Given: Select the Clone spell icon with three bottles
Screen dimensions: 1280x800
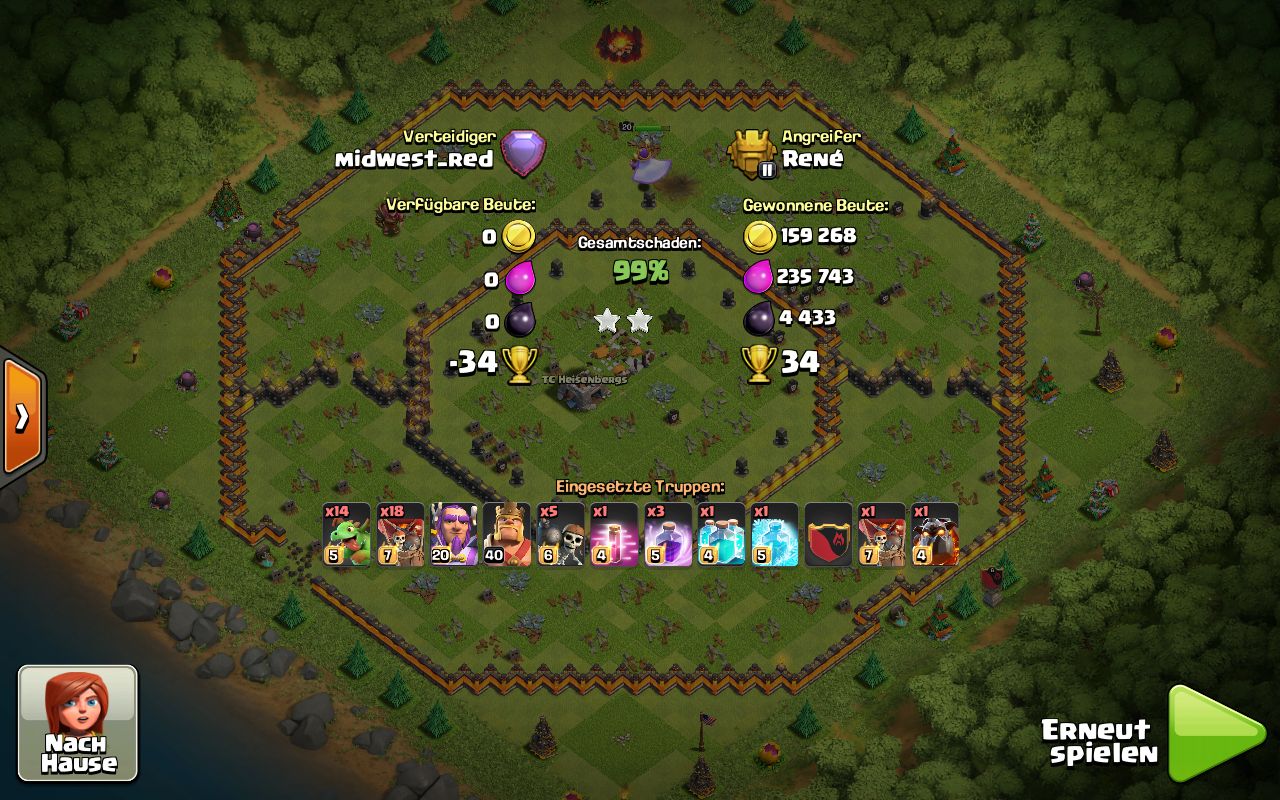Looking at the screenshot, I should click(722, 534).
